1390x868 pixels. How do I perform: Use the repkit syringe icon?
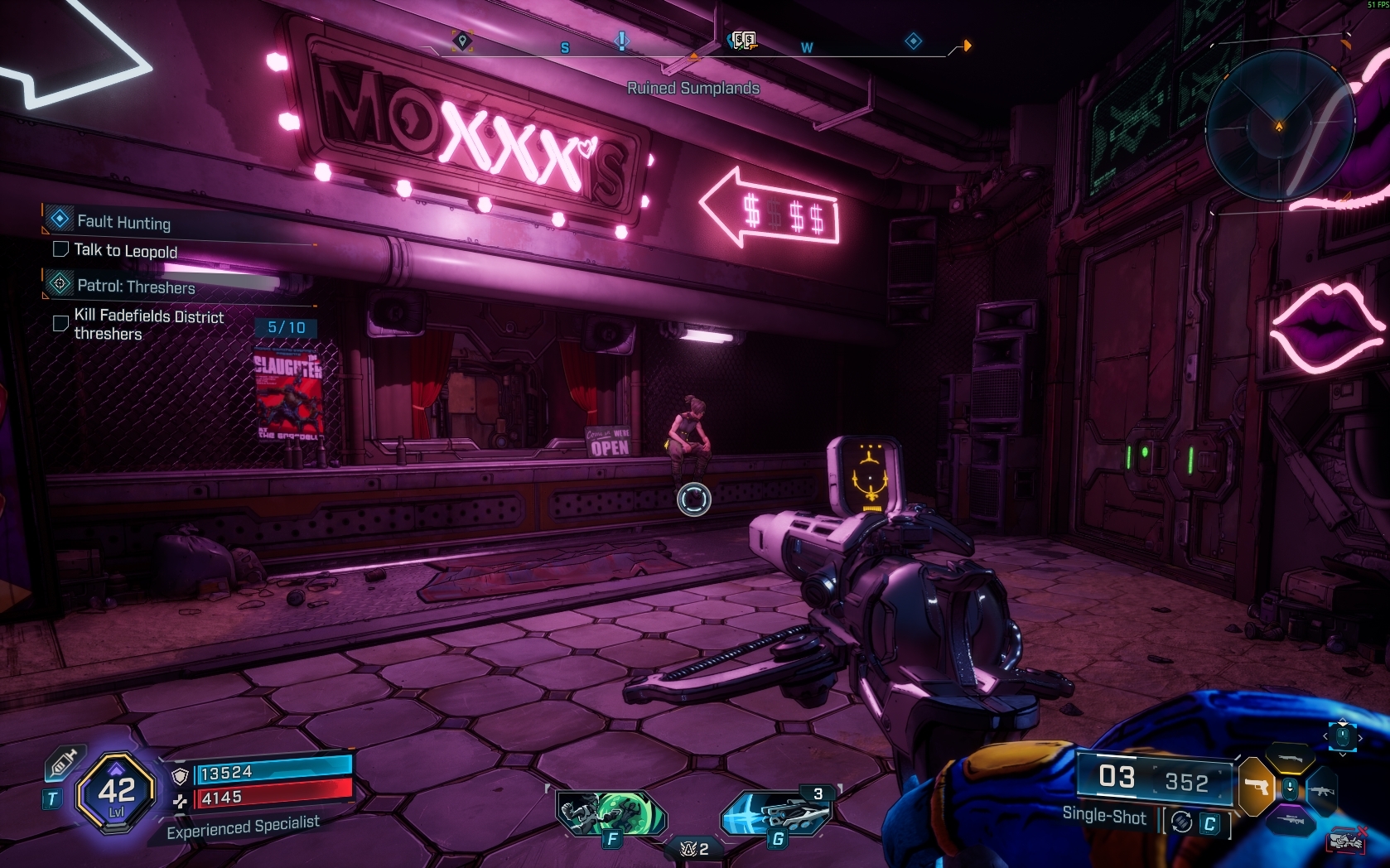(x=62, y=764)
